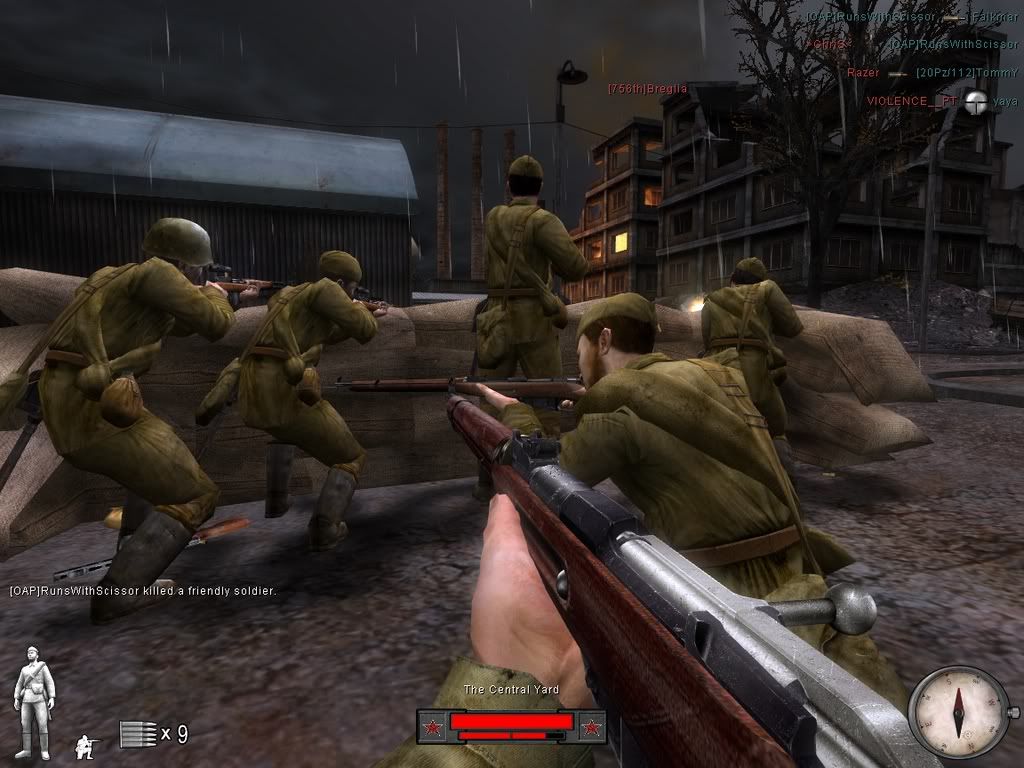
Task: Click the friendly soldier kill message in chat
Action: coord(143,591)
